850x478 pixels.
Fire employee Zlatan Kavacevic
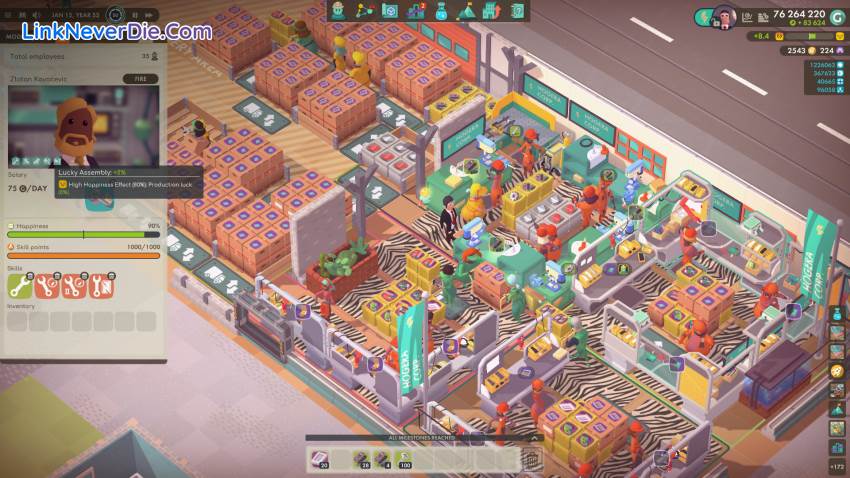pos(140,78)
